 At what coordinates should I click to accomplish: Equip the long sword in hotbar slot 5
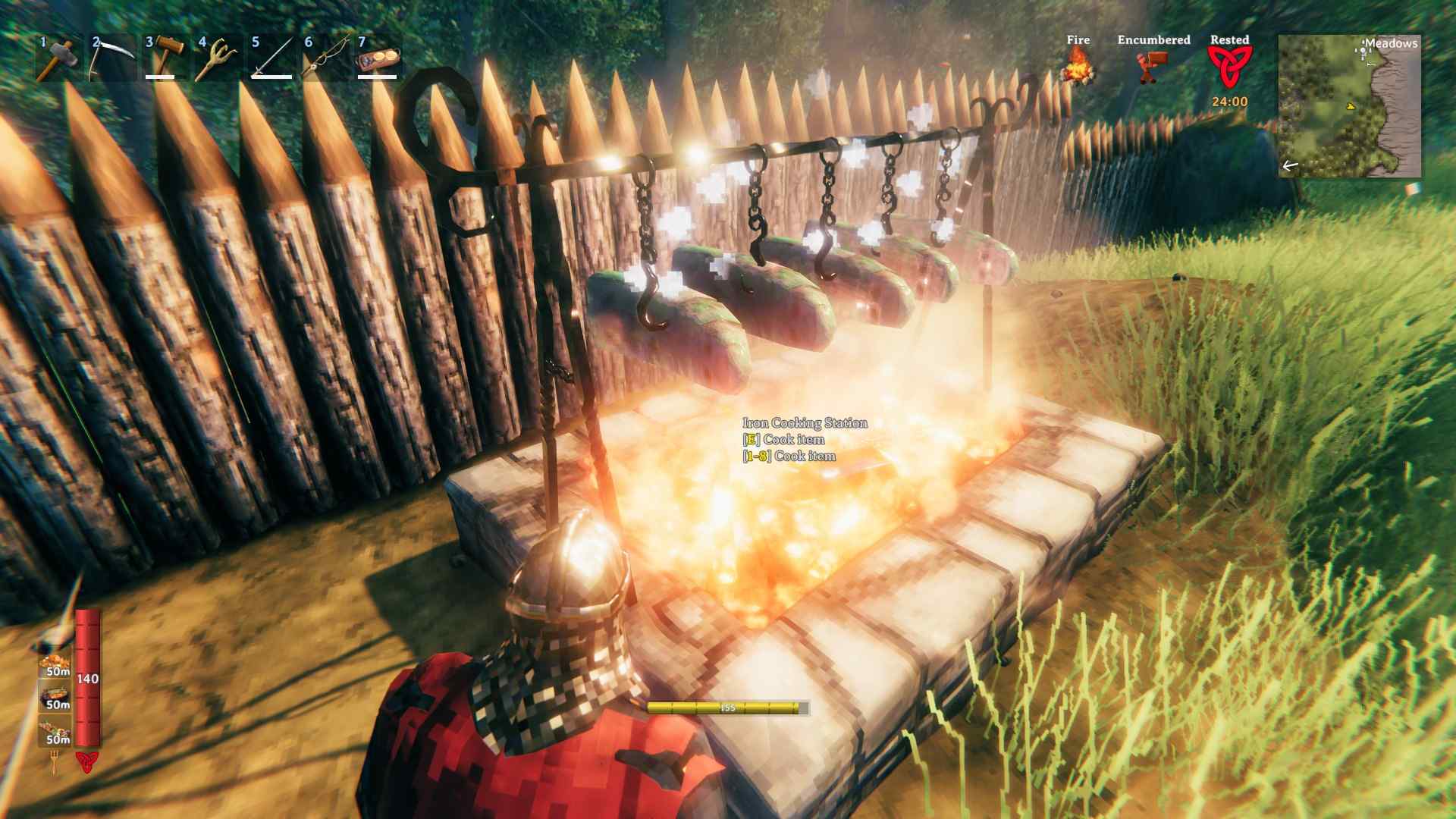[x=271, y=58]
